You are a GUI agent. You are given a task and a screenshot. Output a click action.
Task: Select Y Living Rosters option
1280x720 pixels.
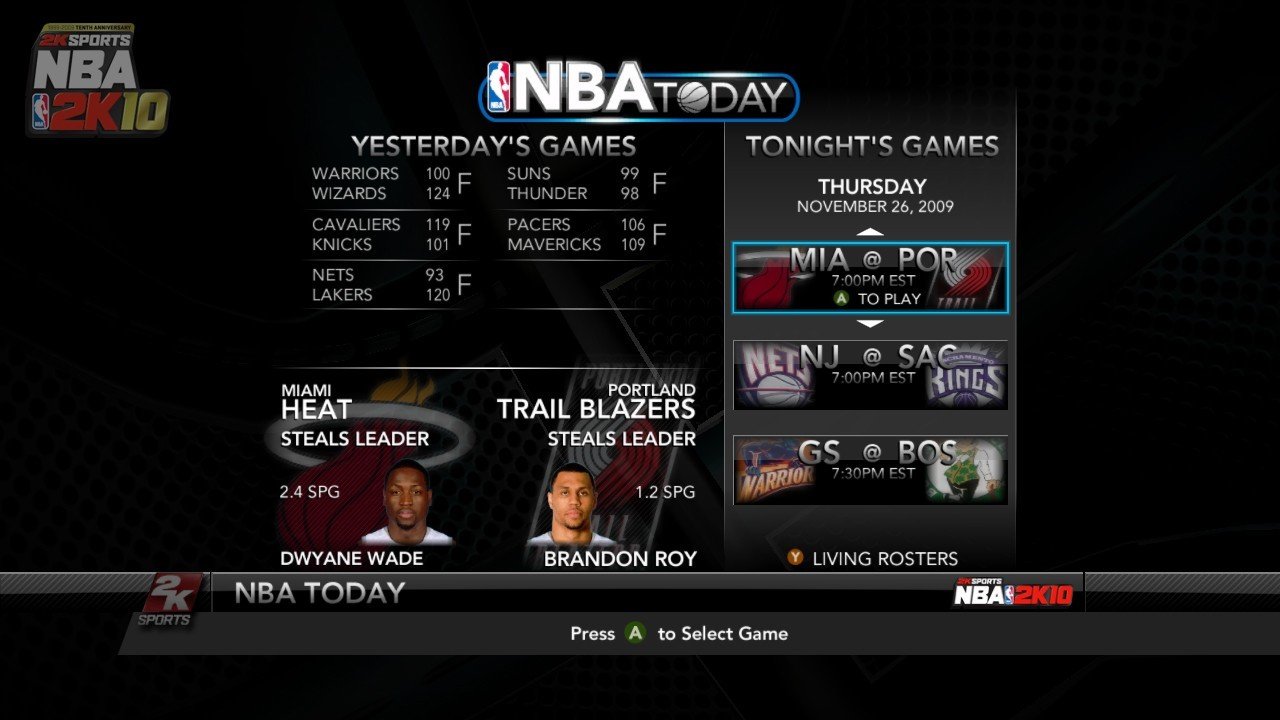pyautogui.click(x=880, y=558)
